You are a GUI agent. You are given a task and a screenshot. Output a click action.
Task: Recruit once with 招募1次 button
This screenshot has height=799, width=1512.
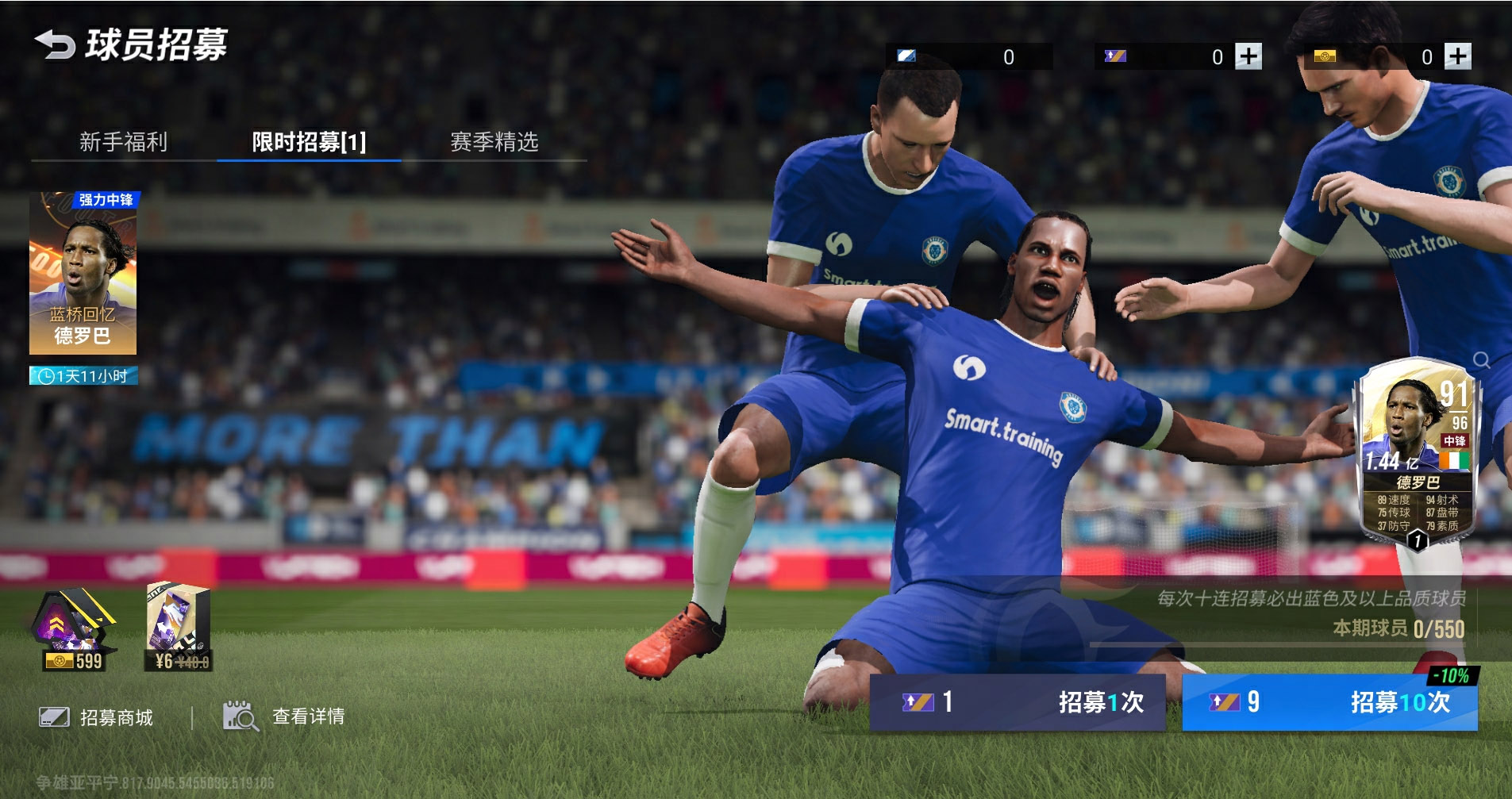pyautogui.click(x=1018, y=702)
